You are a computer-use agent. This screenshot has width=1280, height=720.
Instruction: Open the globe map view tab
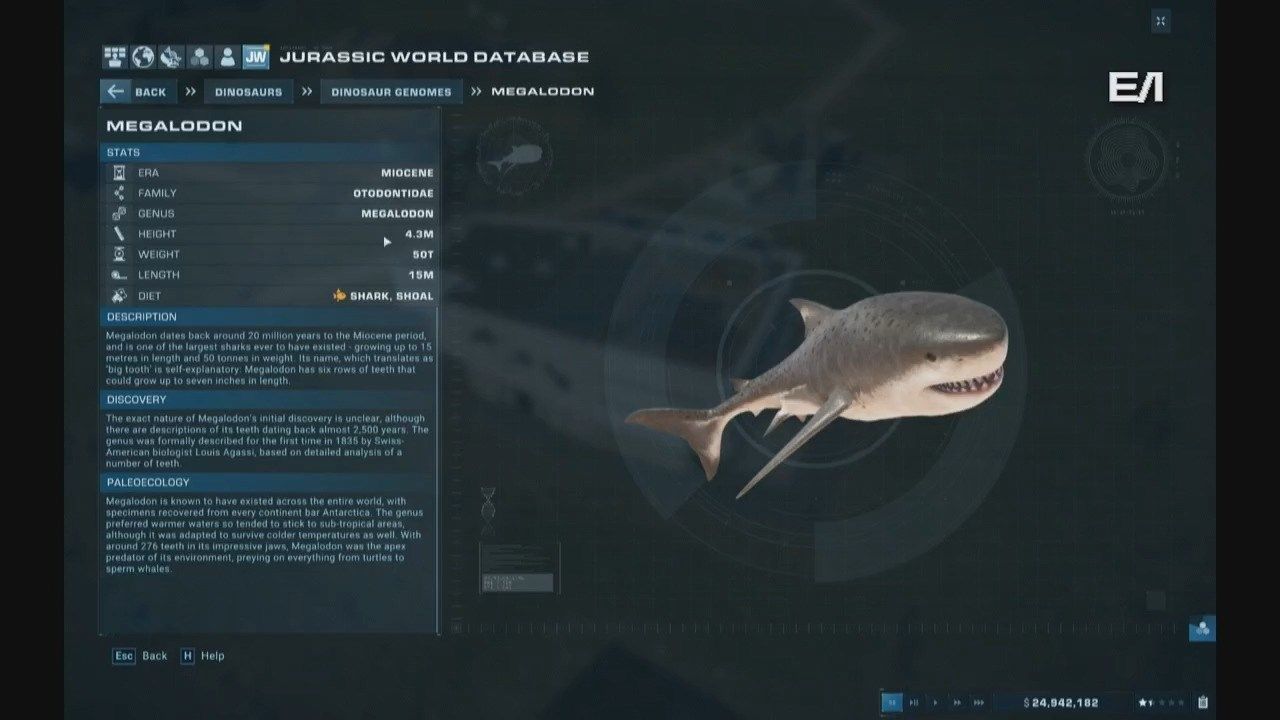click(x=143, y=57)
